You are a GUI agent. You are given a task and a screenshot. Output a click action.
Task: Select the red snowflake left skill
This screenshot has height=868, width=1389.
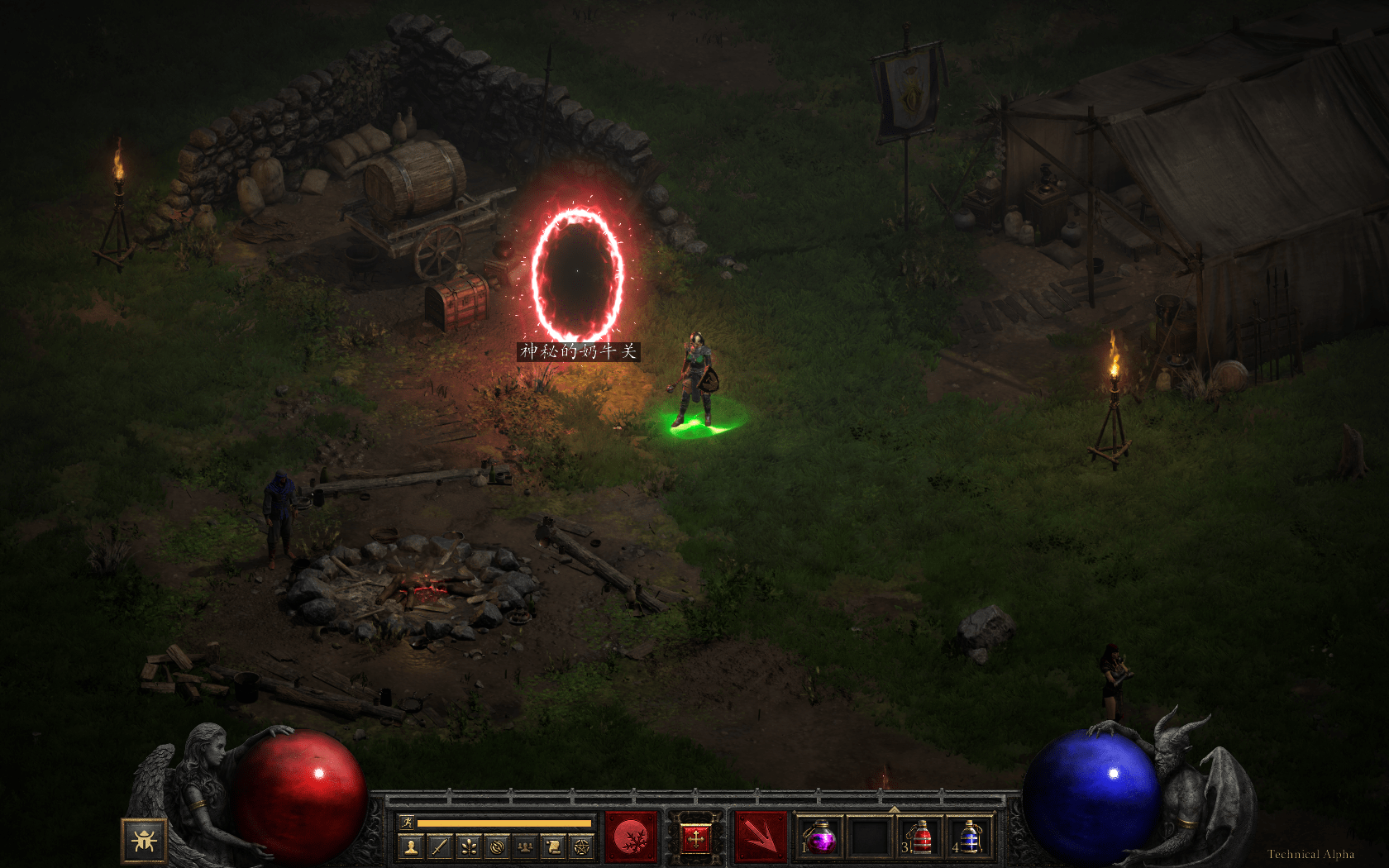[x=632, y=838]
